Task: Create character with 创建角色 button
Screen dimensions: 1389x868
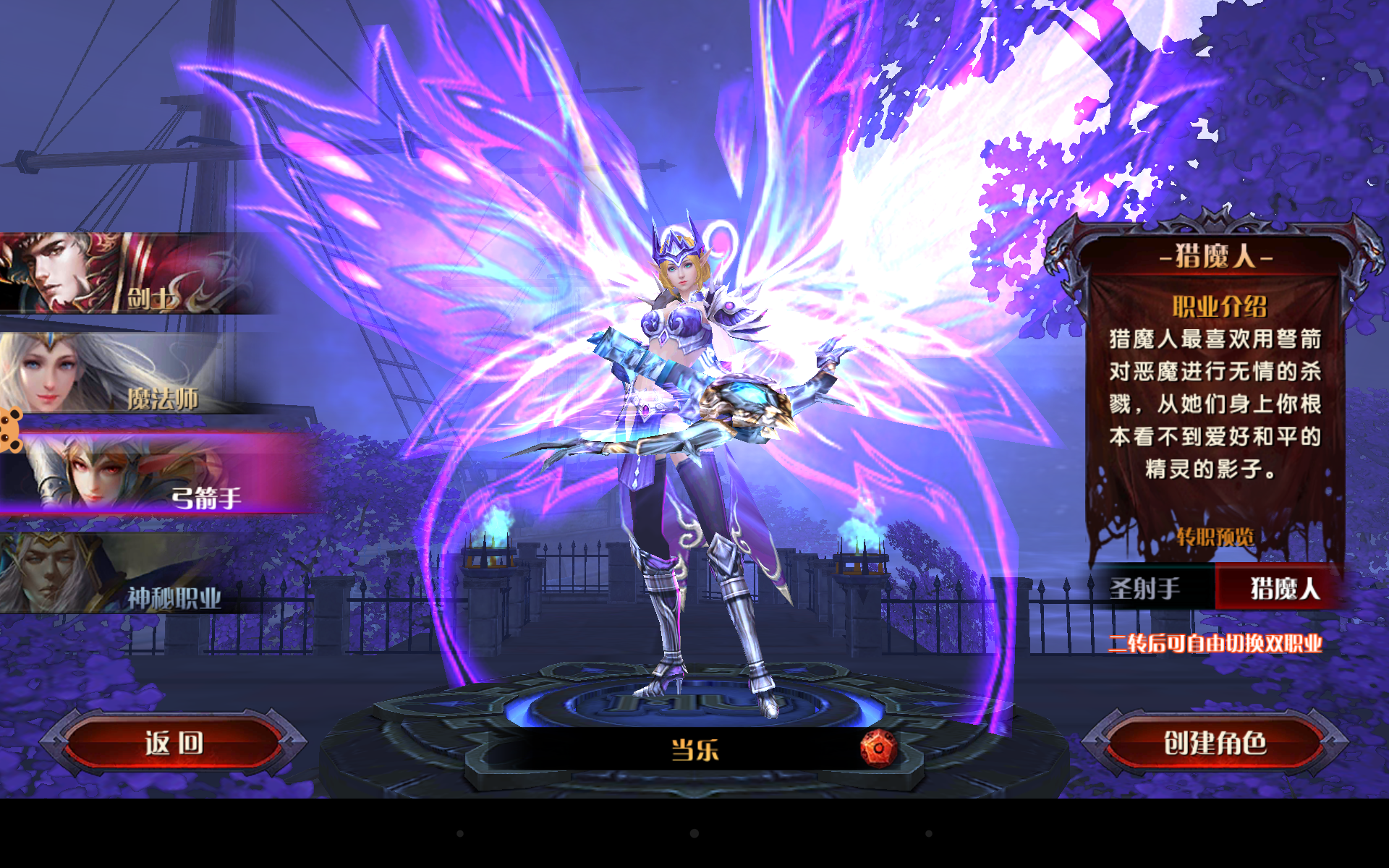Action: click(x=1215, y=744)
